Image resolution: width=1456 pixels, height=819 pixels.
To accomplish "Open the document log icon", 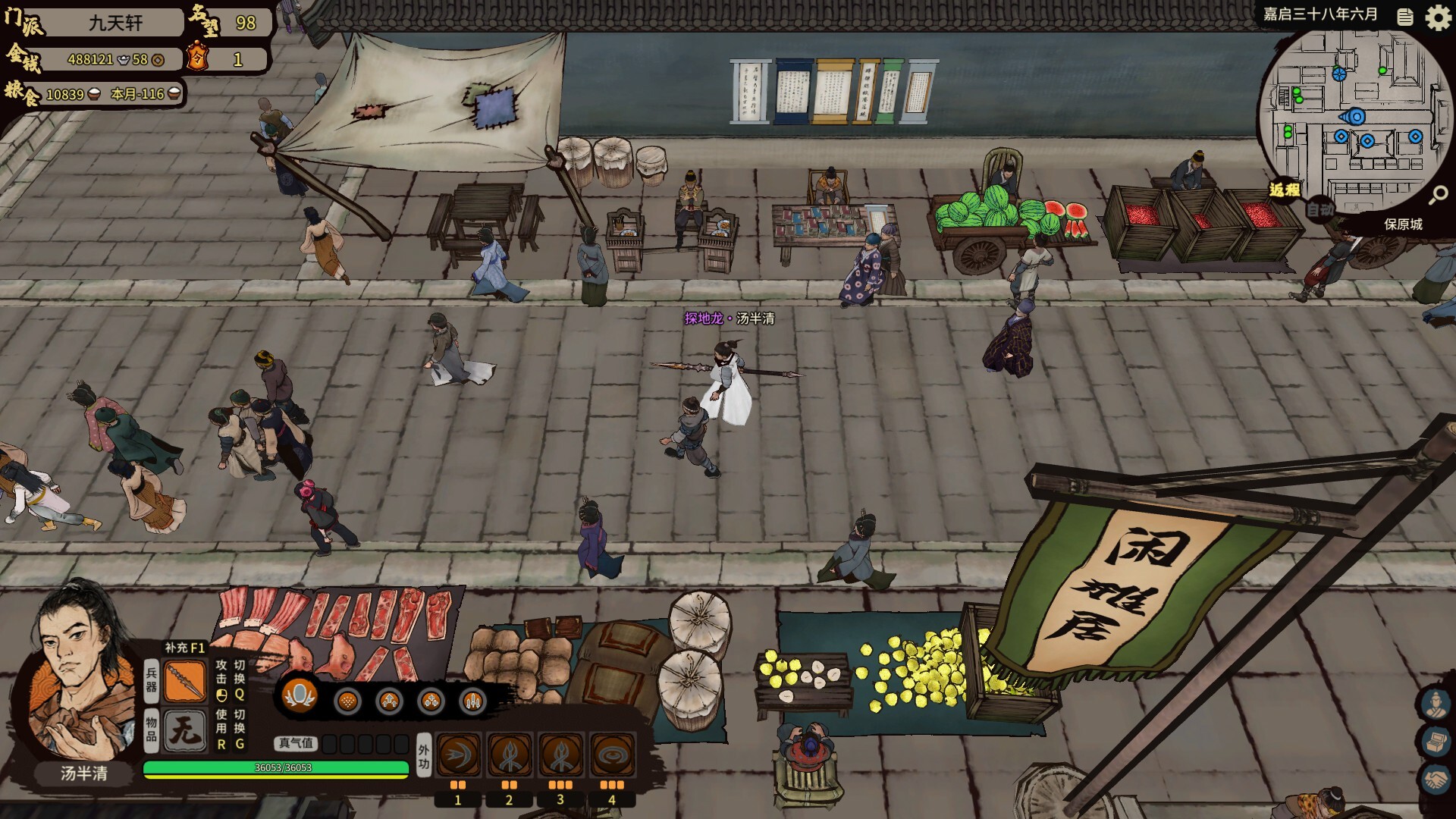I will [1405, 17].
